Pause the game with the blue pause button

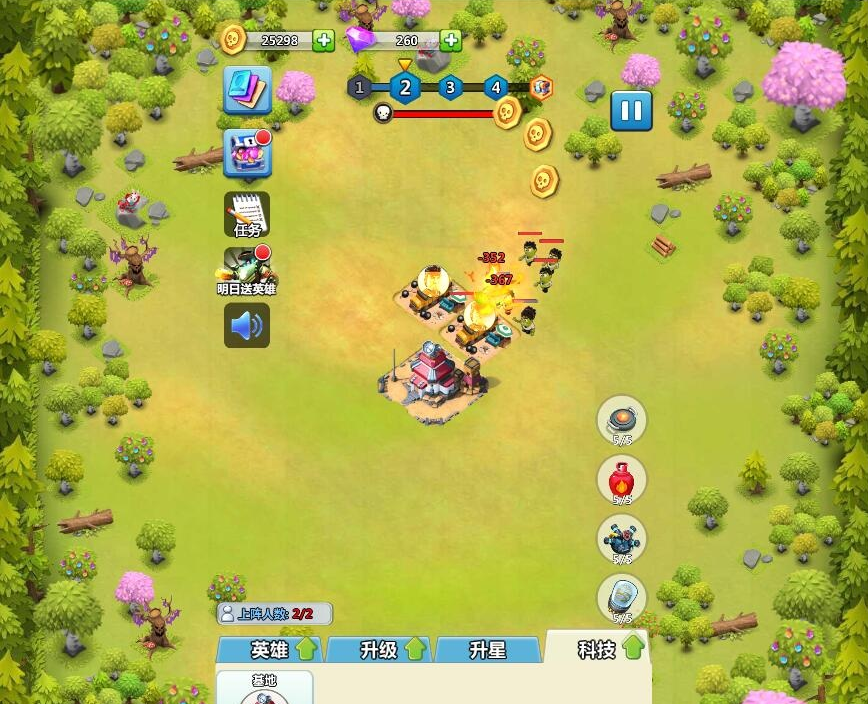click(631, 110)
